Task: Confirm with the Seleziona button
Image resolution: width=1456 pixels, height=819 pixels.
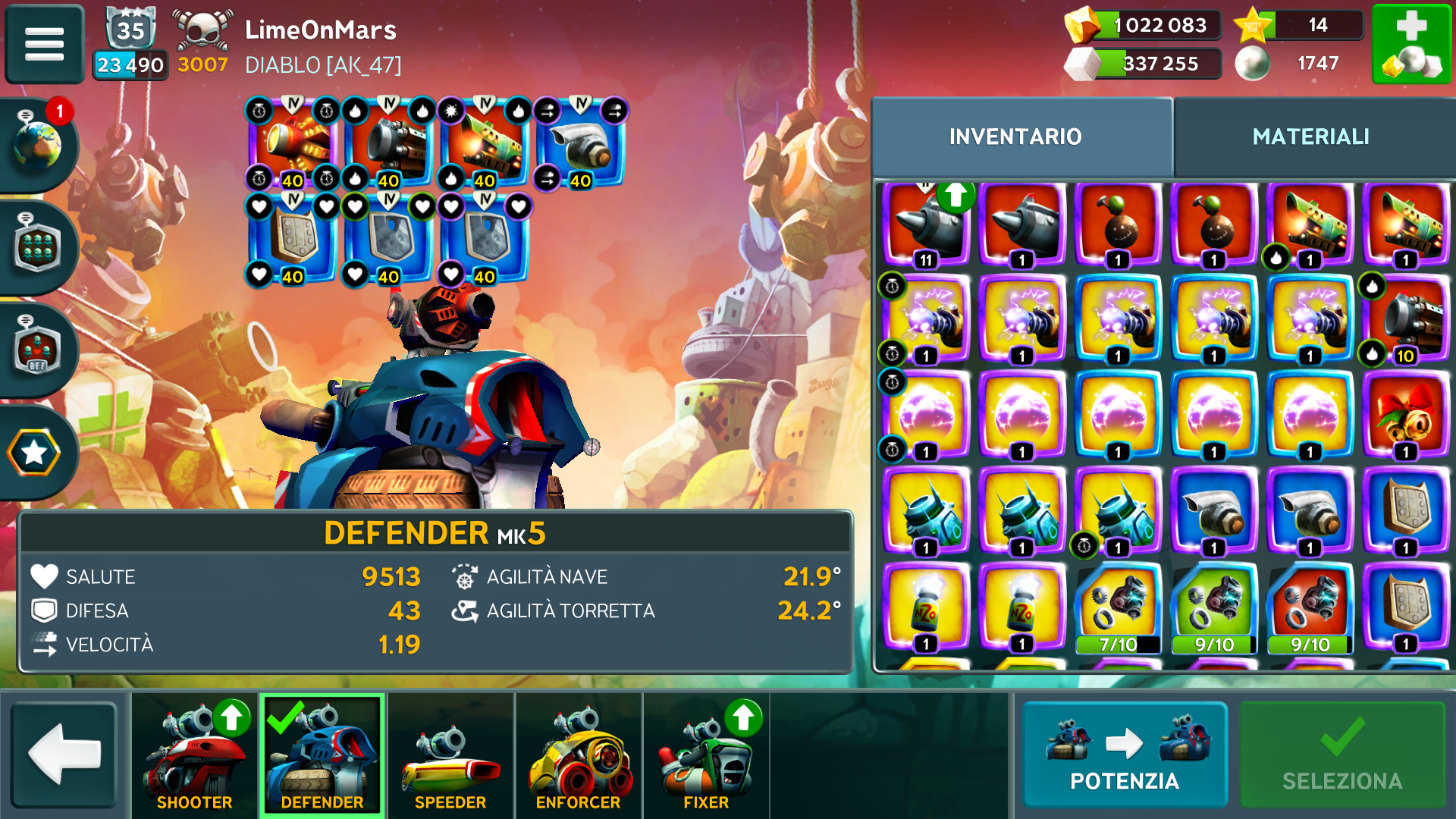Action: 1341,755
